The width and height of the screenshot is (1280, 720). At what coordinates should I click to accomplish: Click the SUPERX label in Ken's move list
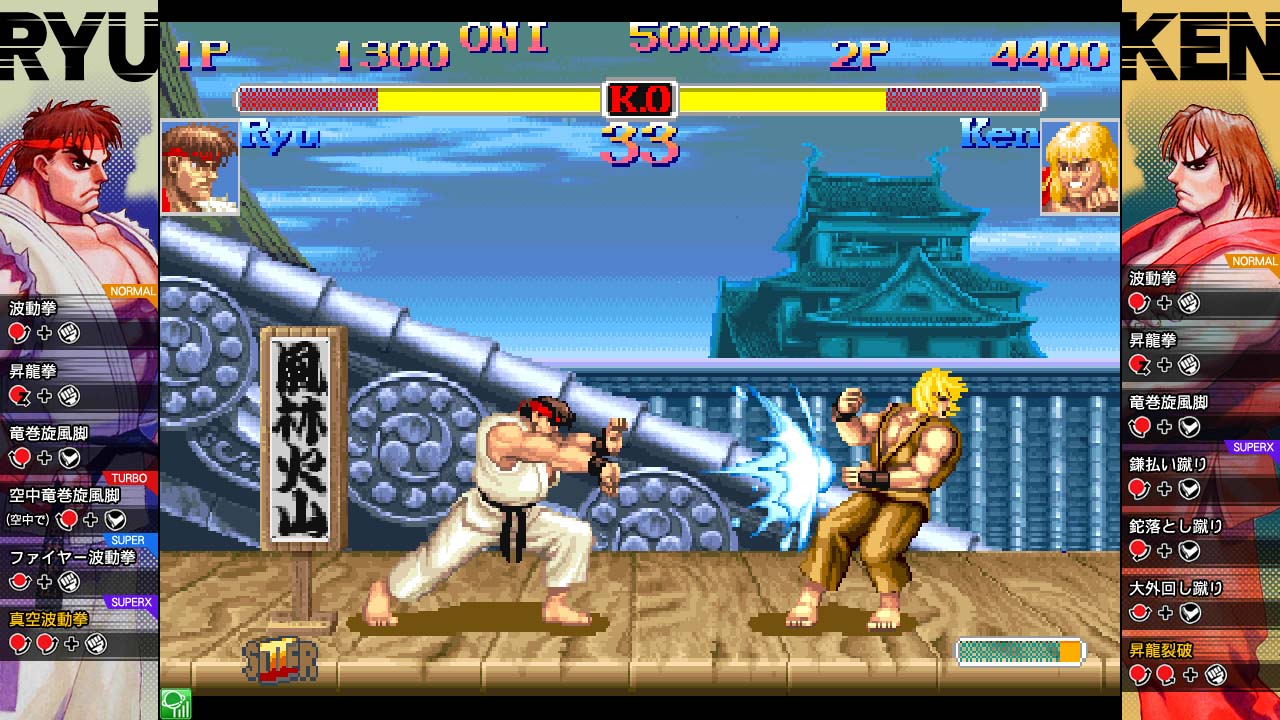click(1254, 446)
